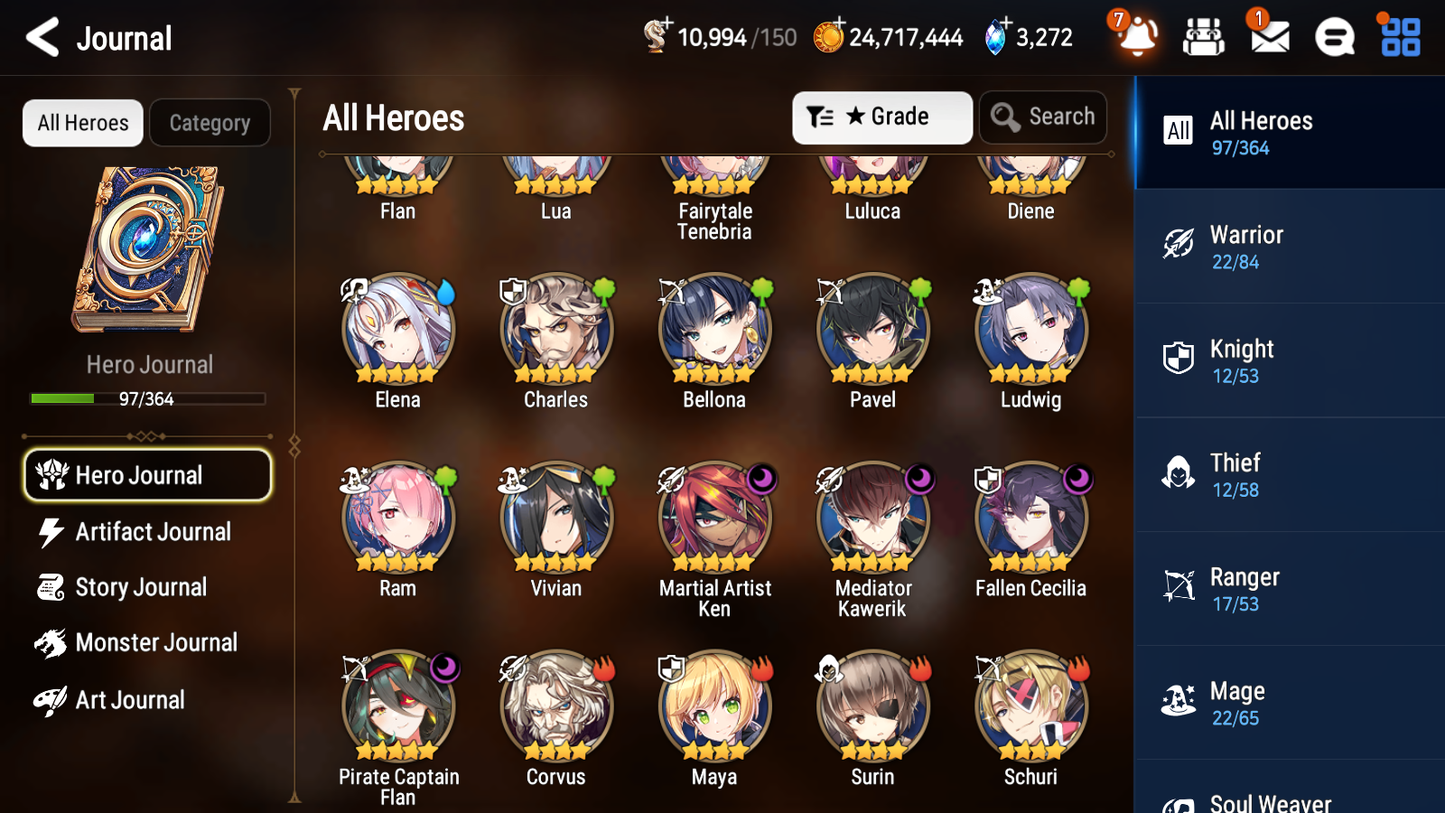Image resolution: width=1445 pixels, height=813 pixels.
Task: Filter heroes by the Warrior class
Action: pos(1289,246)
